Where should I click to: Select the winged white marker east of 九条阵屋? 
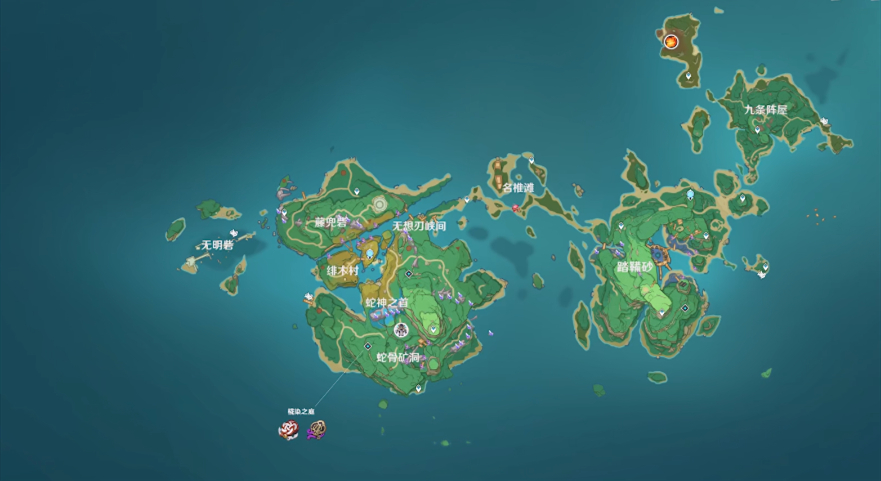pyautogui.click(x=826, y=121)
